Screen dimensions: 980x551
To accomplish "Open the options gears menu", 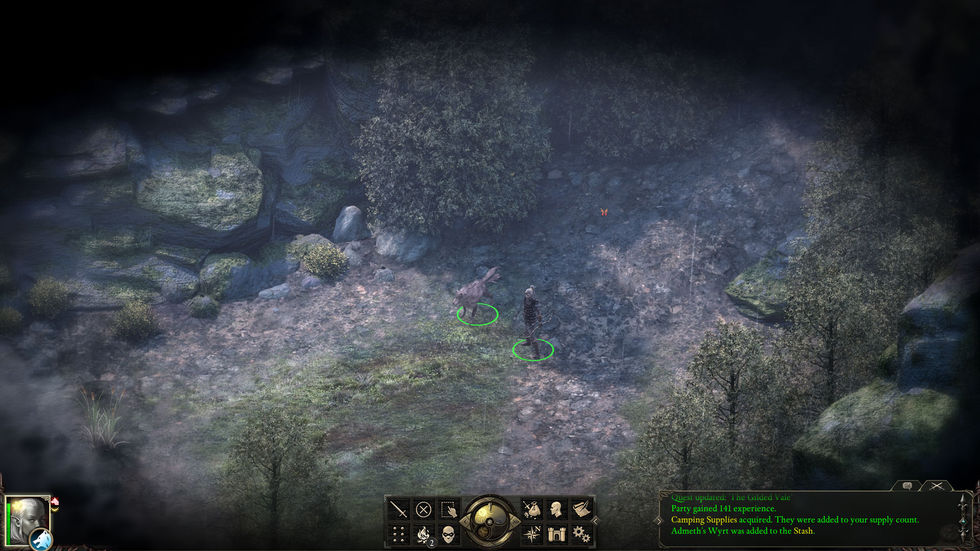I will [x=581, y=534].
